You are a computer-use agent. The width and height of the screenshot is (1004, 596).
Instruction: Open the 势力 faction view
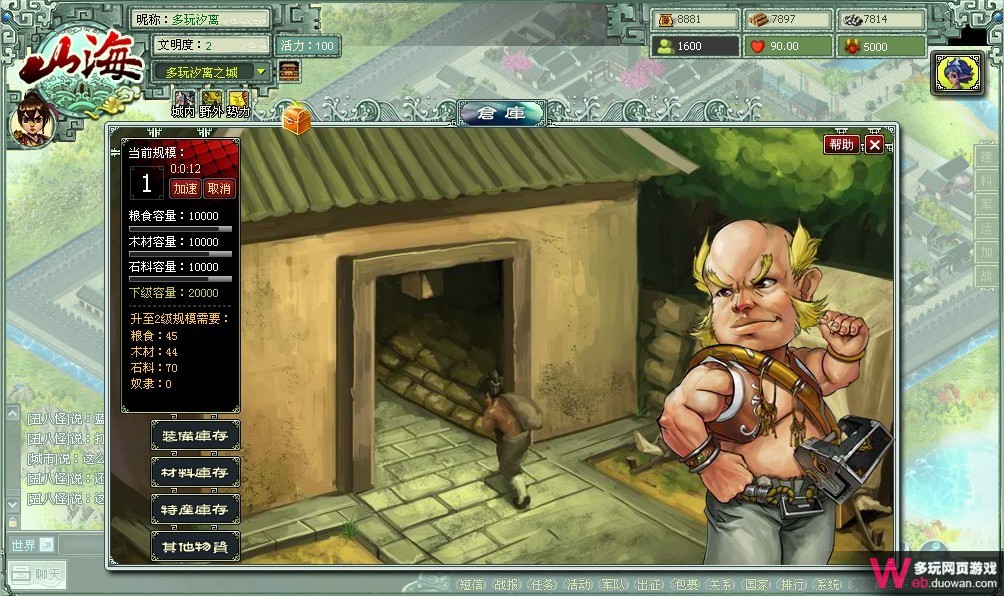coord(237,102)
